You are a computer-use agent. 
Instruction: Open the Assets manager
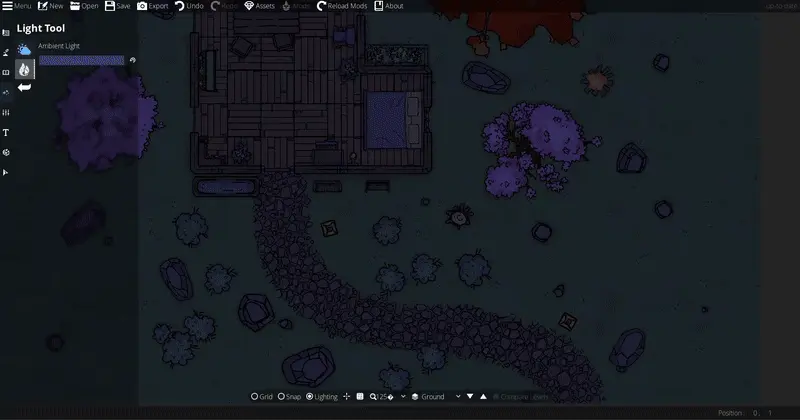[259, 6]
